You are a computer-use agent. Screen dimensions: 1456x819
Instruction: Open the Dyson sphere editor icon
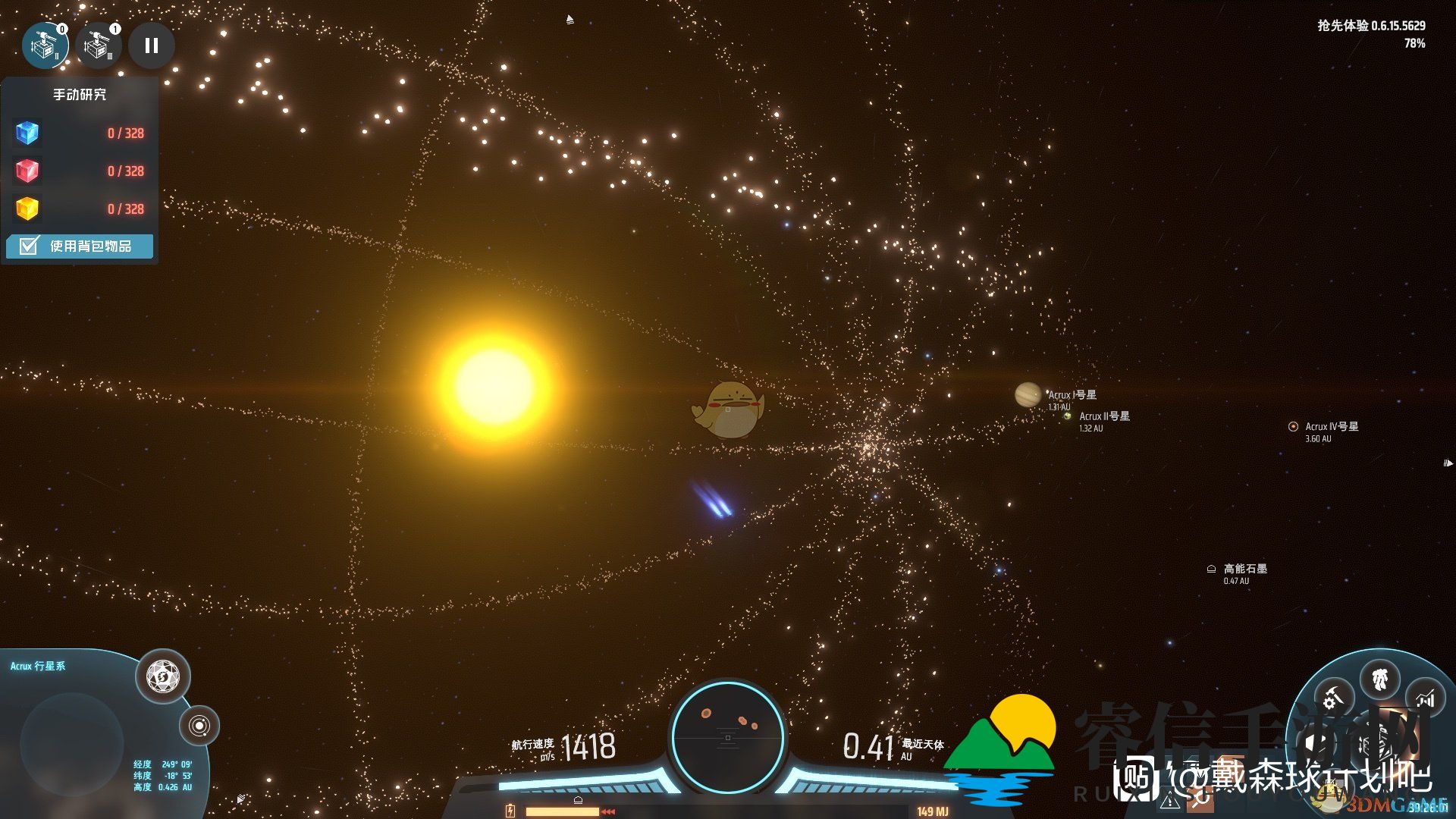163,676
